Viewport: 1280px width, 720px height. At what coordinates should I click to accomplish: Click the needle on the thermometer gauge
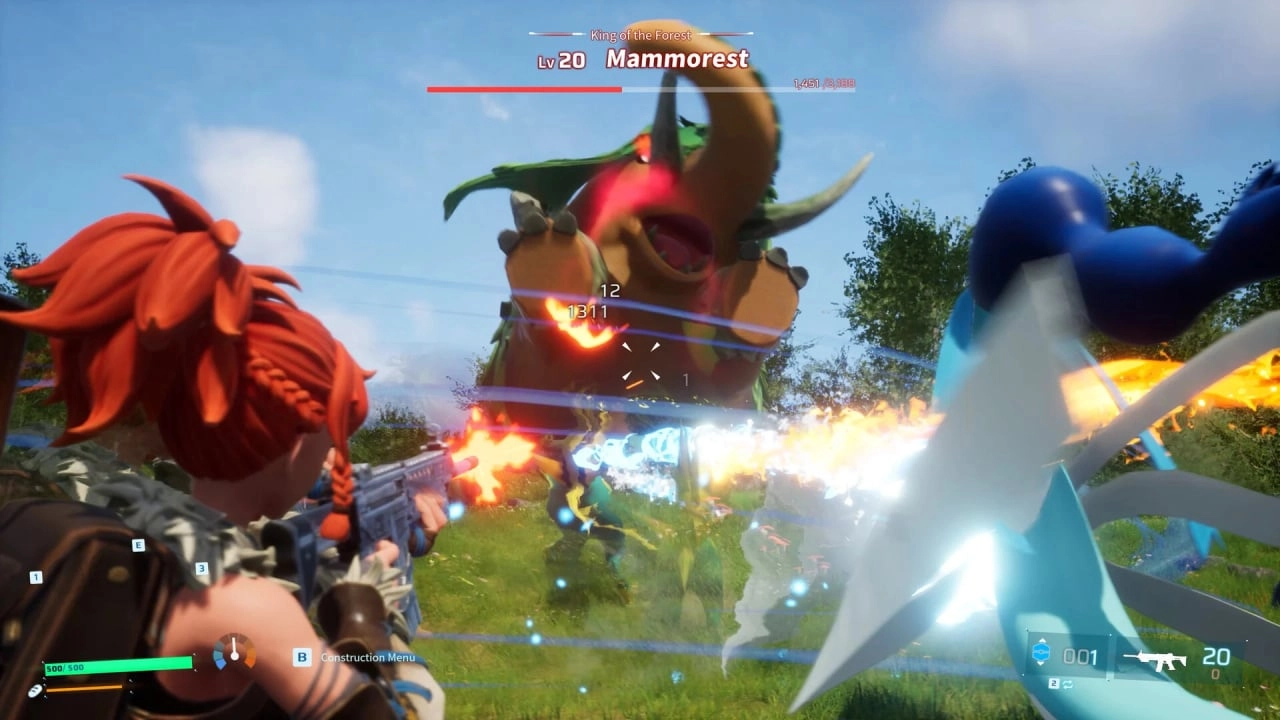234,646
